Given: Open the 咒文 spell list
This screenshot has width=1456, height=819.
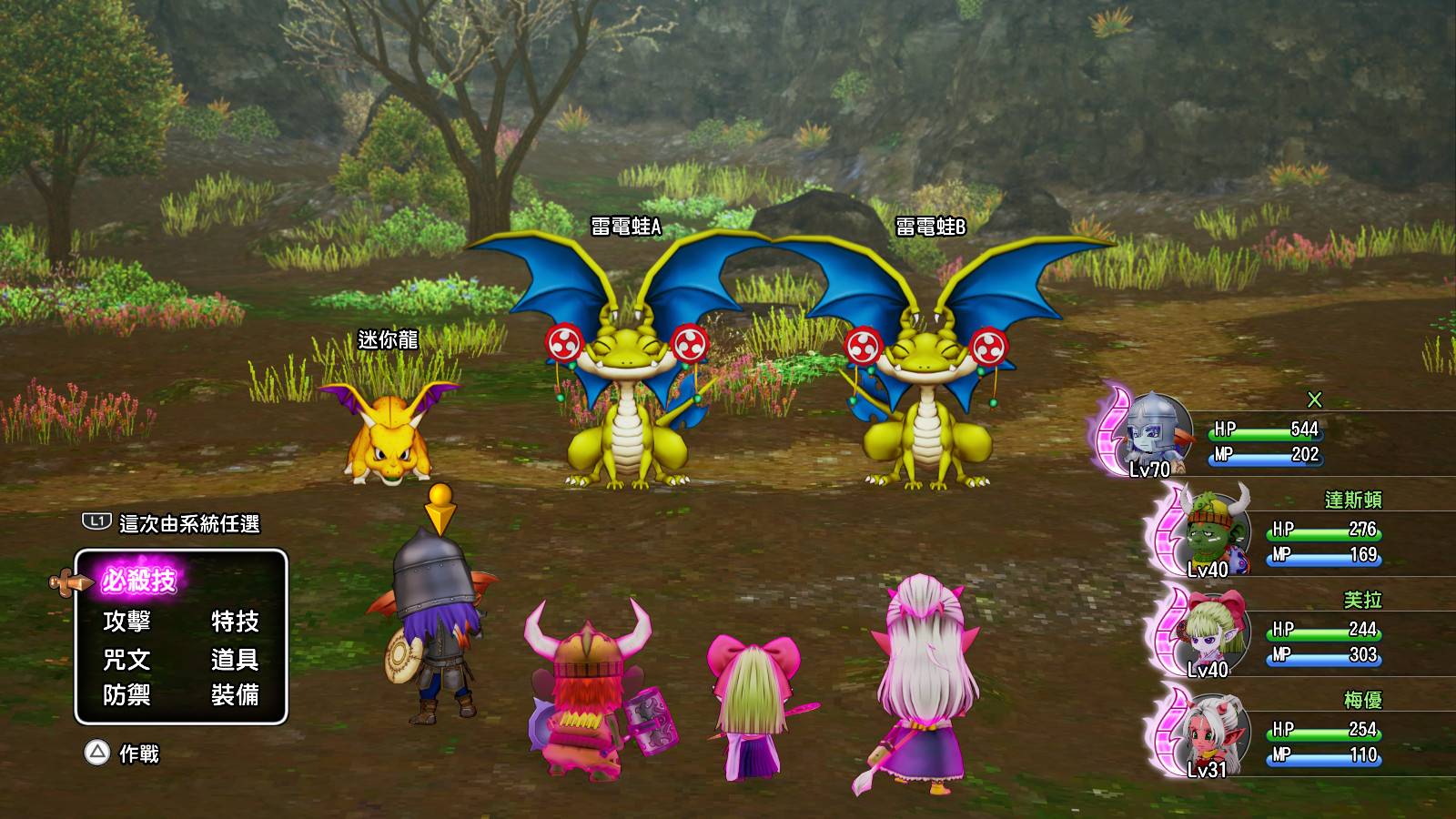Looking at the screenshot, I should (126, 659).
